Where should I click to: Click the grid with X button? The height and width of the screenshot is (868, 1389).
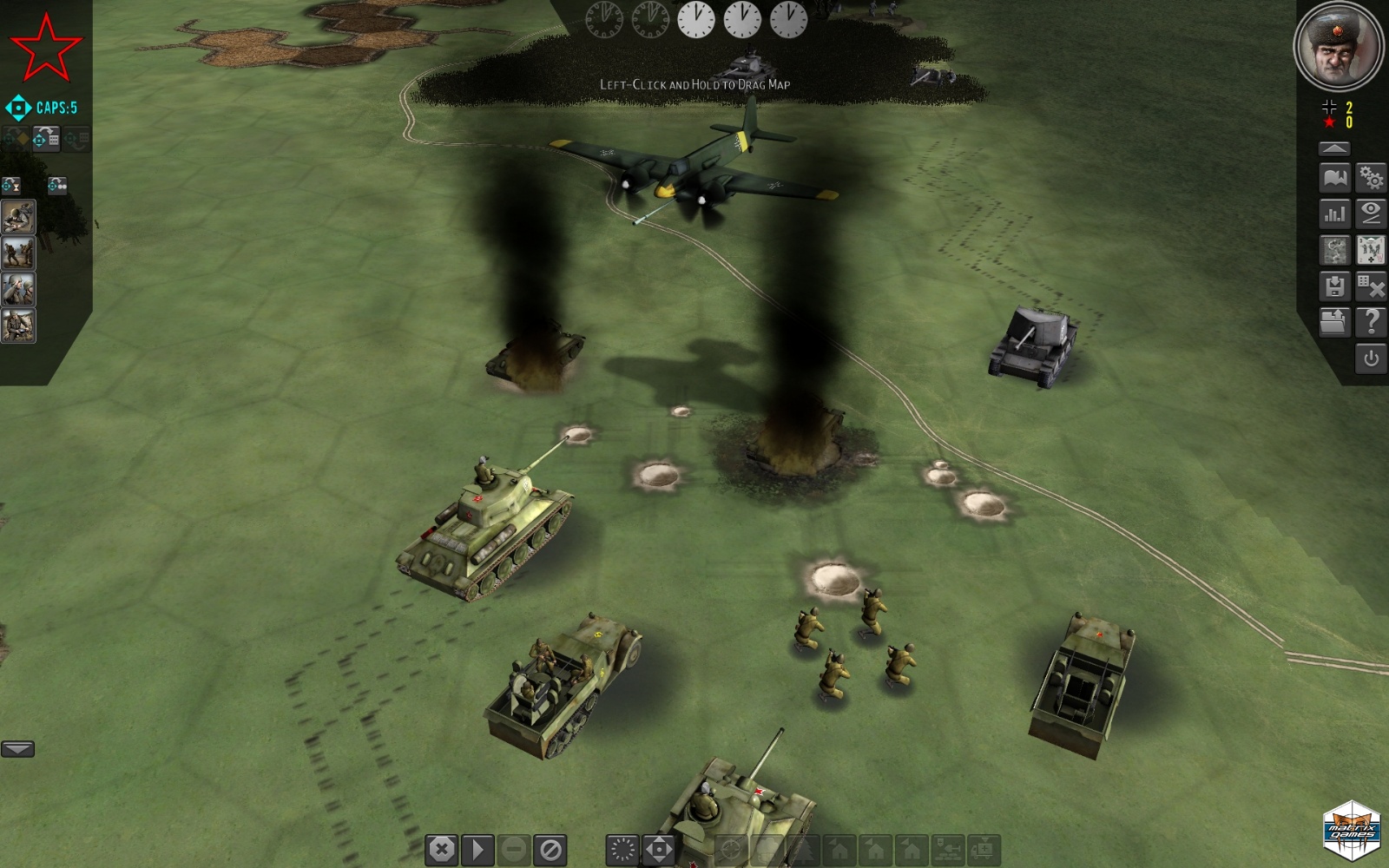pyautogui.click(x=1371, y=286)
